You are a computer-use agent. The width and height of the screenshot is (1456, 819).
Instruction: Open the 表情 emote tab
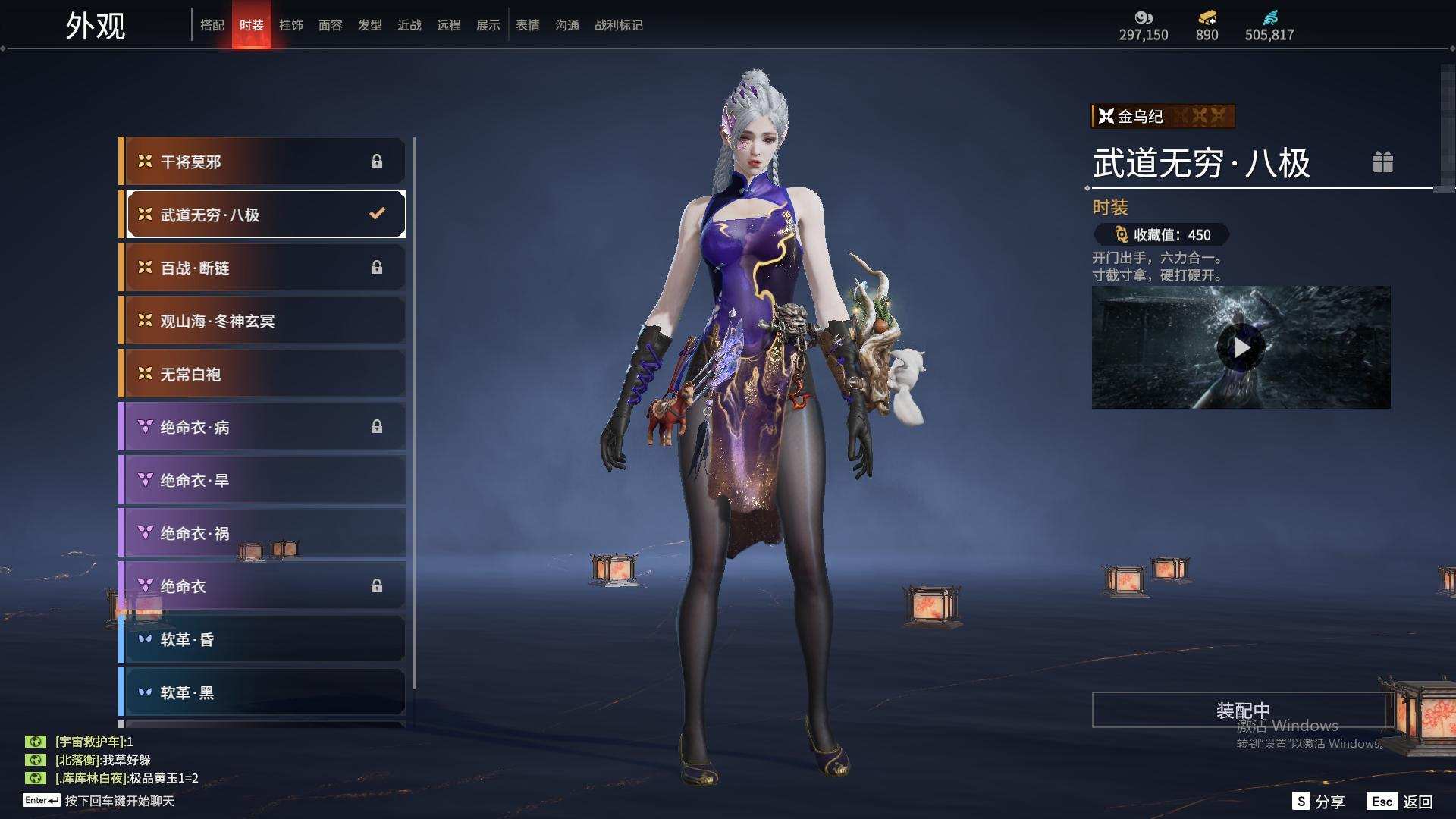pyautogui.click(x=527, y=25)
